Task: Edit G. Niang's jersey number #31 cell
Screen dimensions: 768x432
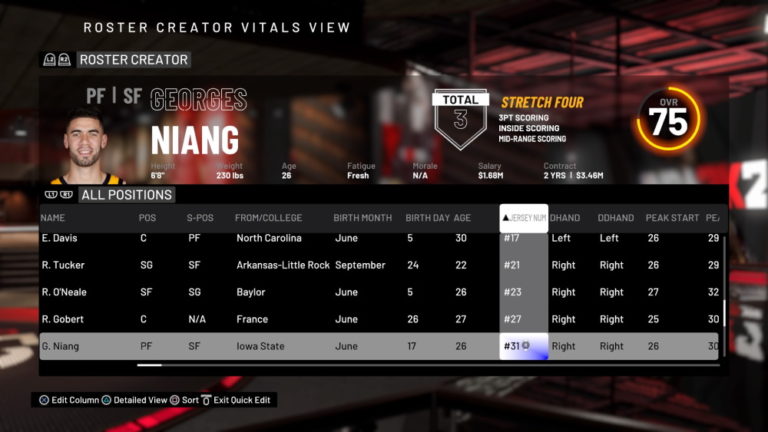Action: (x=523, y=346)
